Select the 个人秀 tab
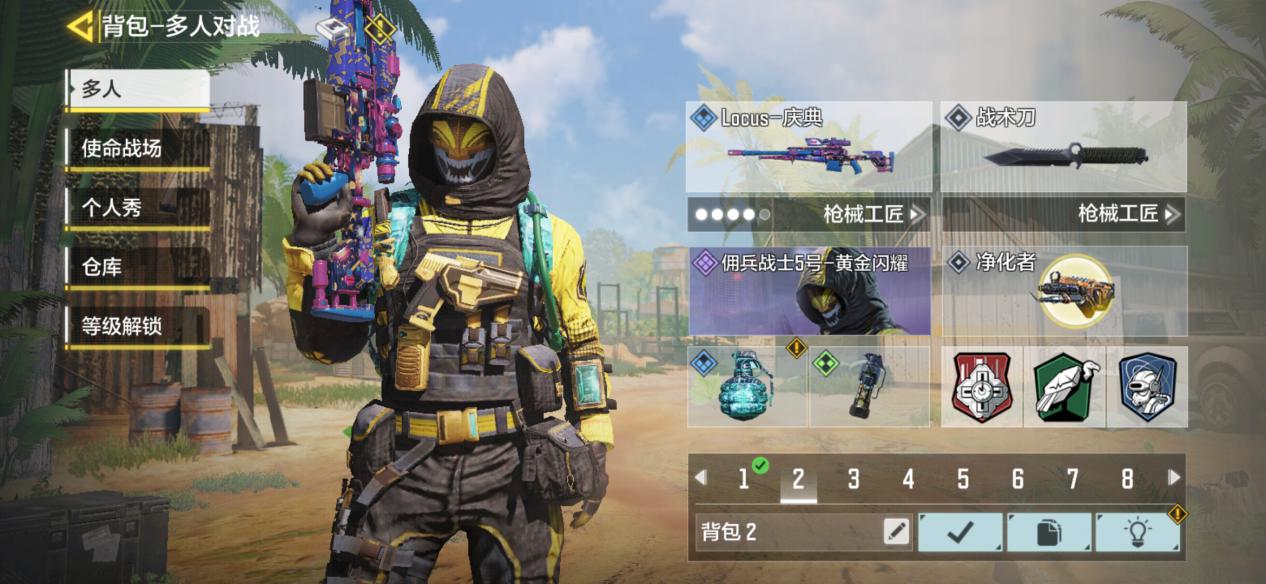 137,208
